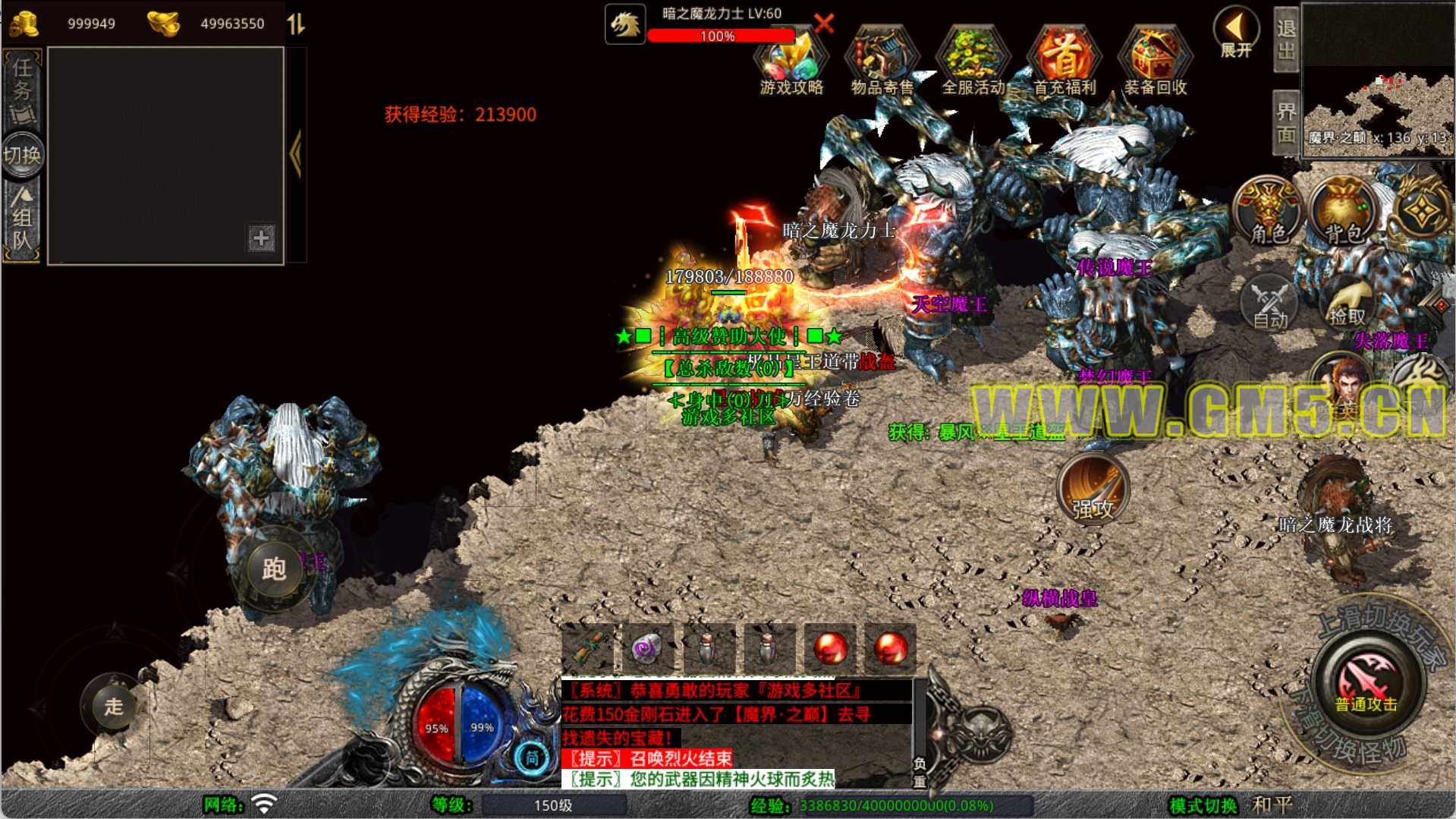
Task: Close the target info with the red X
Action: pos(824,23)
